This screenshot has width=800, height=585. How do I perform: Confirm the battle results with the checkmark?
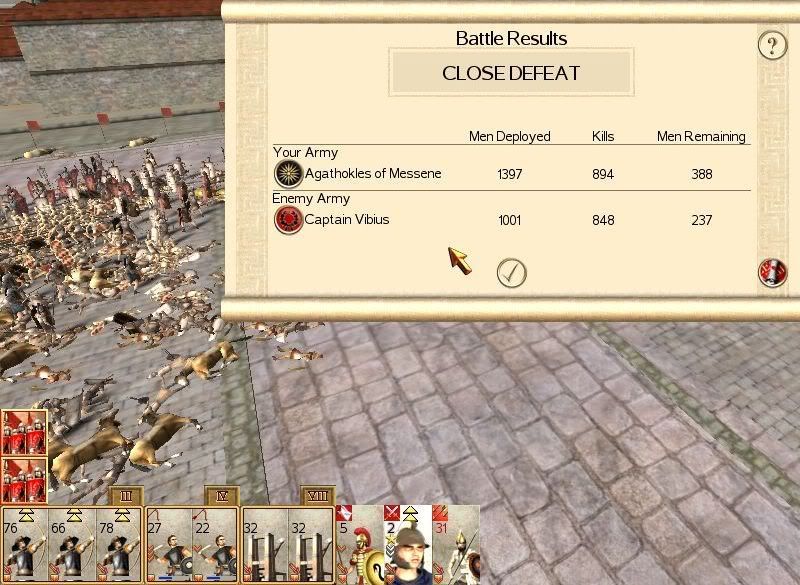[511, 273]
